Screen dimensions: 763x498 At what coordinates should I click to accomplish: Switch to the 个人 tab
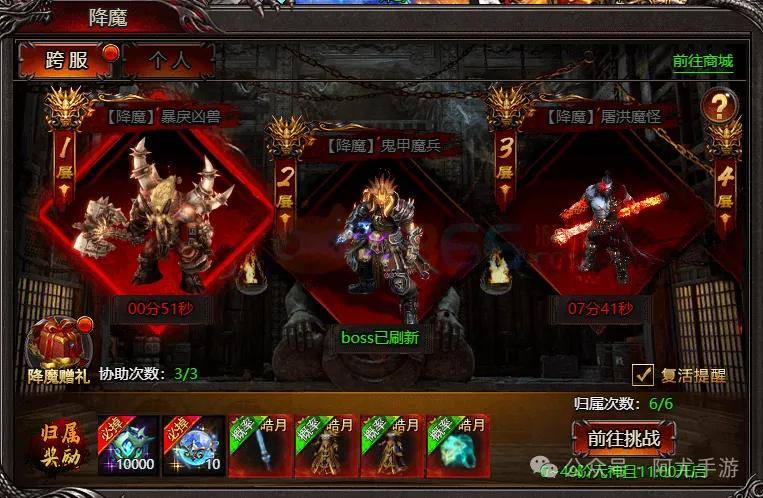pos(169,60)
